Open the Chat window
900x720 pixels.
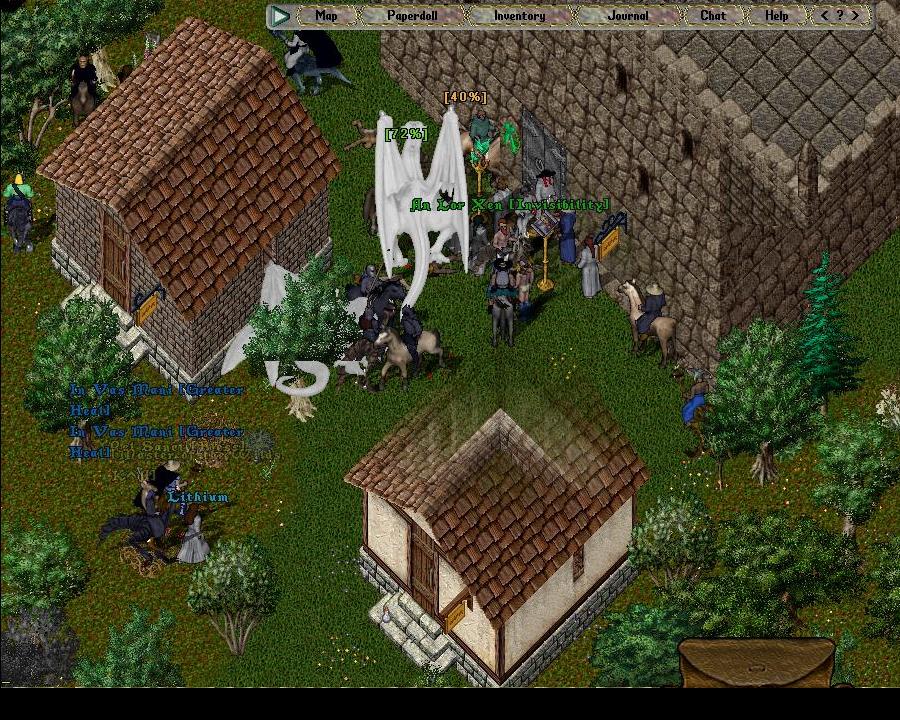[713, 15]
